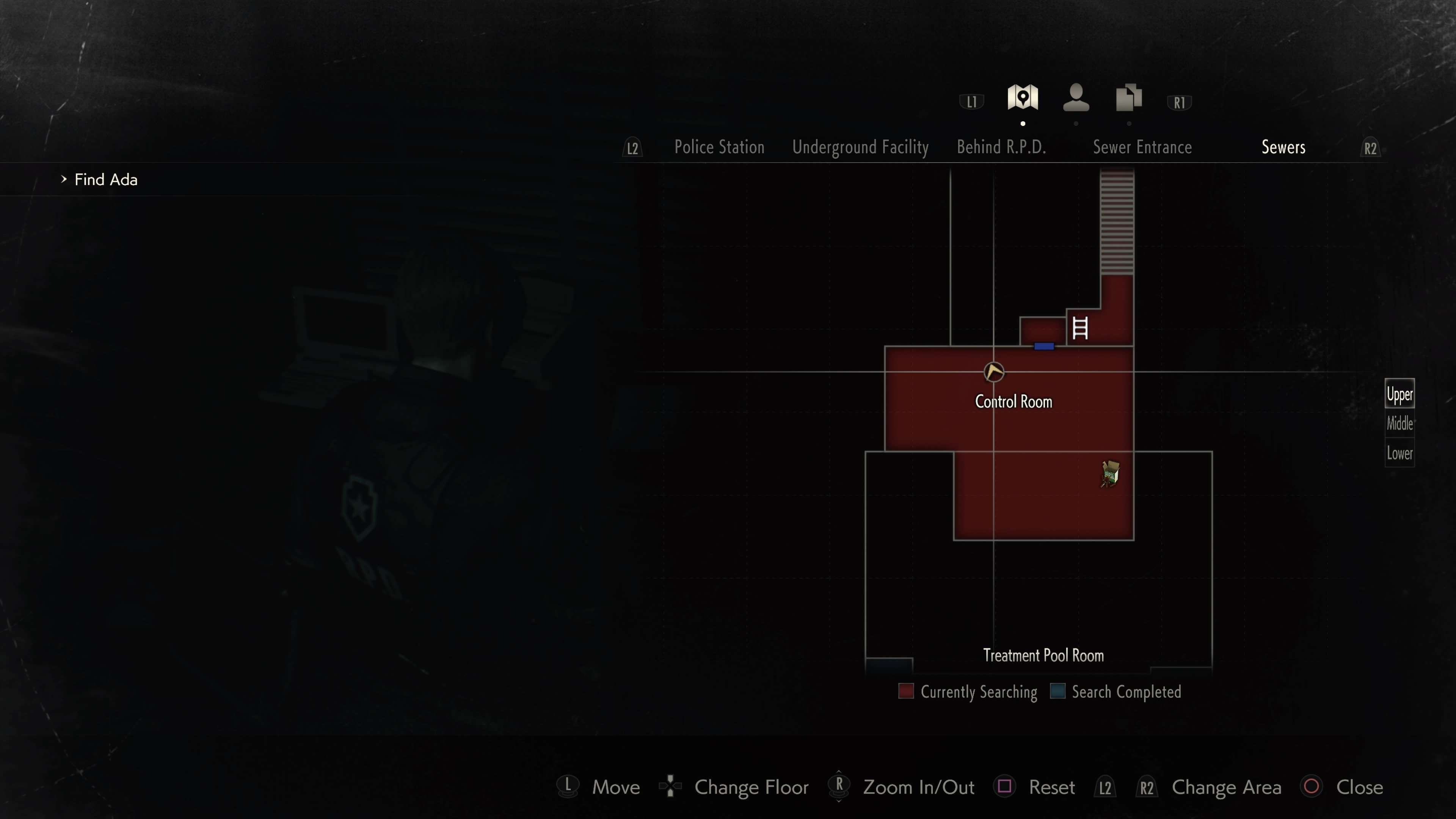This screenshot has height=819, width=1456.
Task: Show the Sewer Entrance map
Action: coord(1142,147)
